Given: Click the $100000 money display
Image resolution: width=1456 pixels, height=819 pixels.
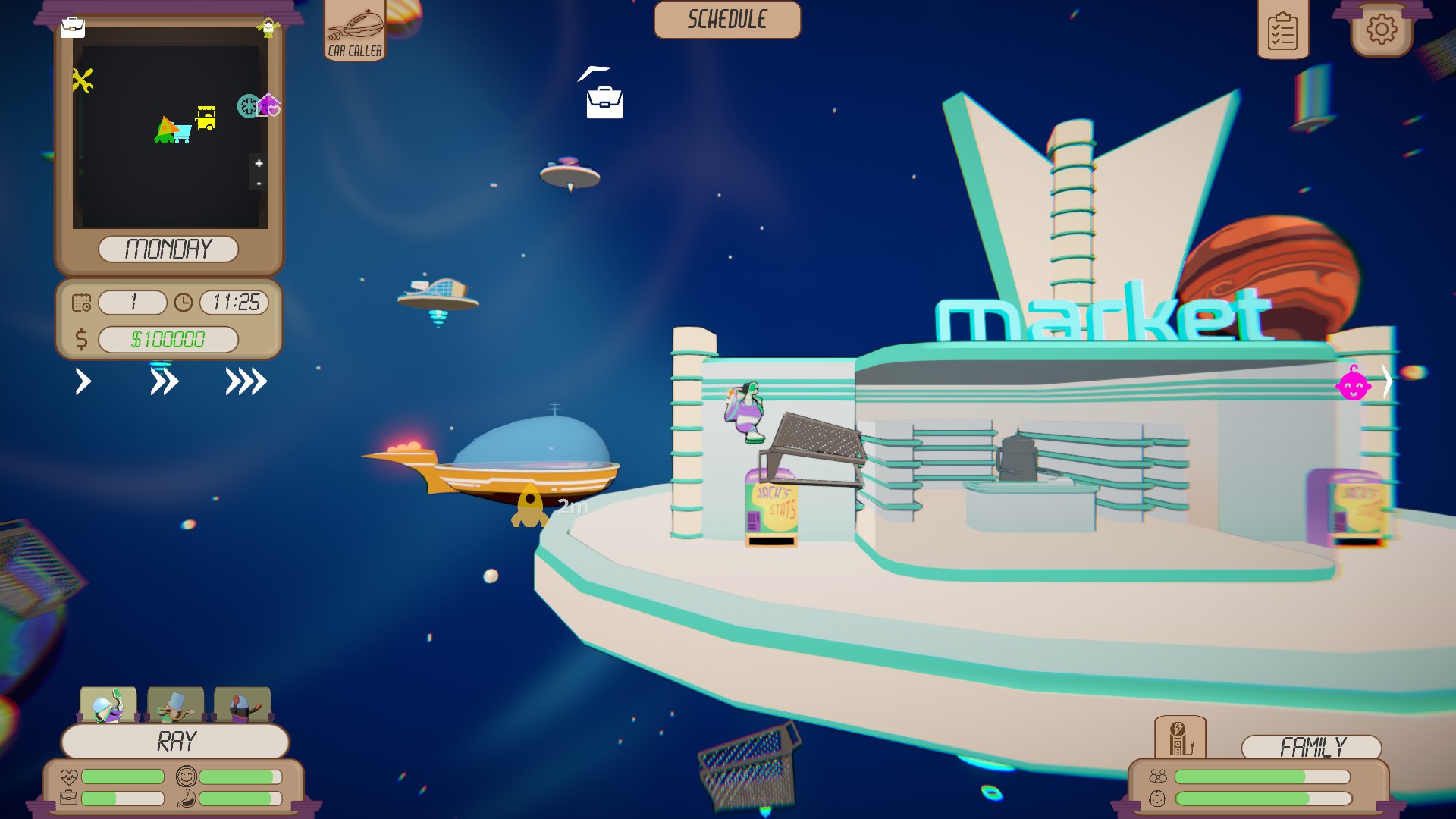Looking at the screenshot, I should pyautogui.click(x=168, y=339).
